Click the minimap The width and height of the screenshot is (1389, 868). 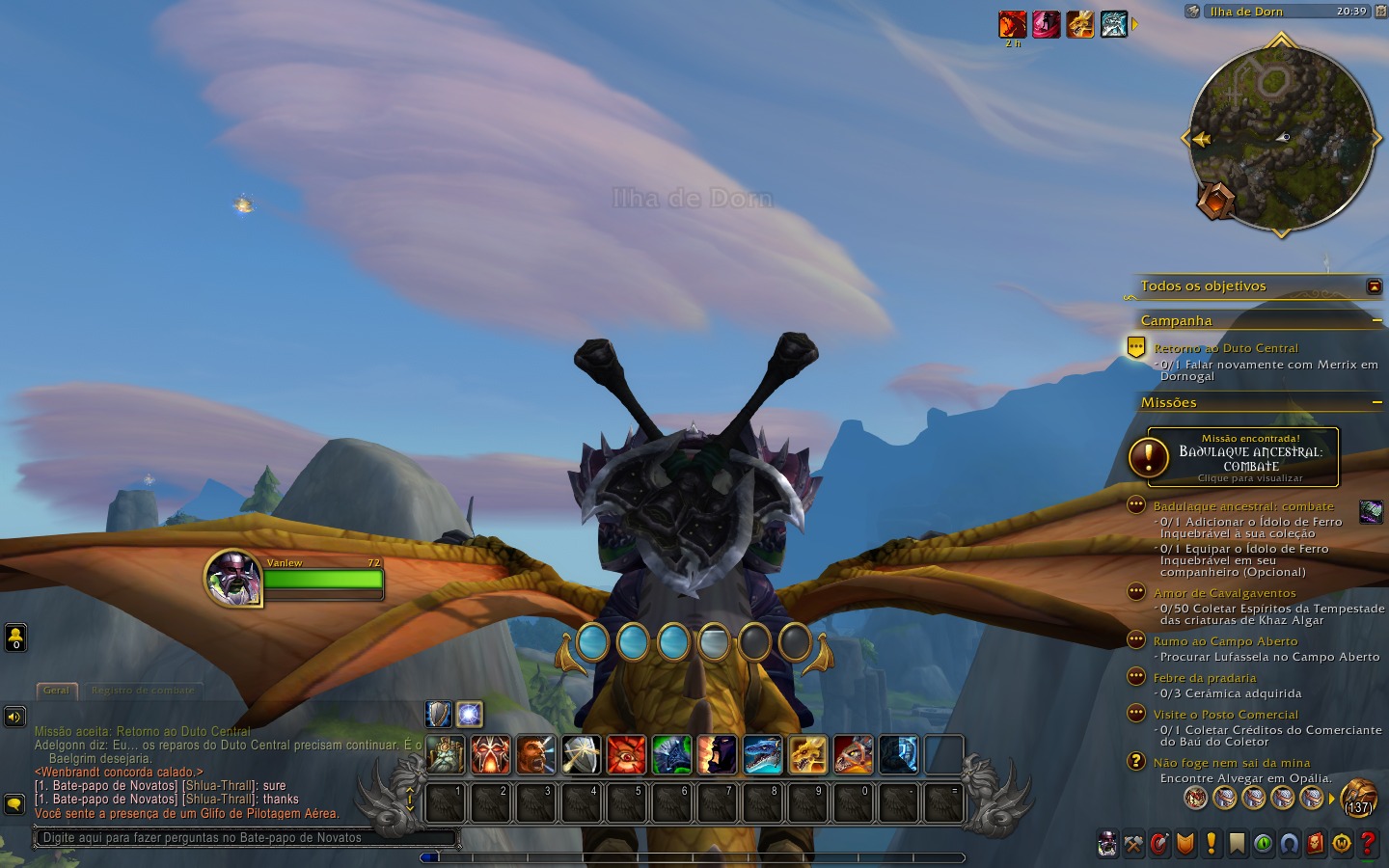pyautogui.click(x=1281, y=138)
